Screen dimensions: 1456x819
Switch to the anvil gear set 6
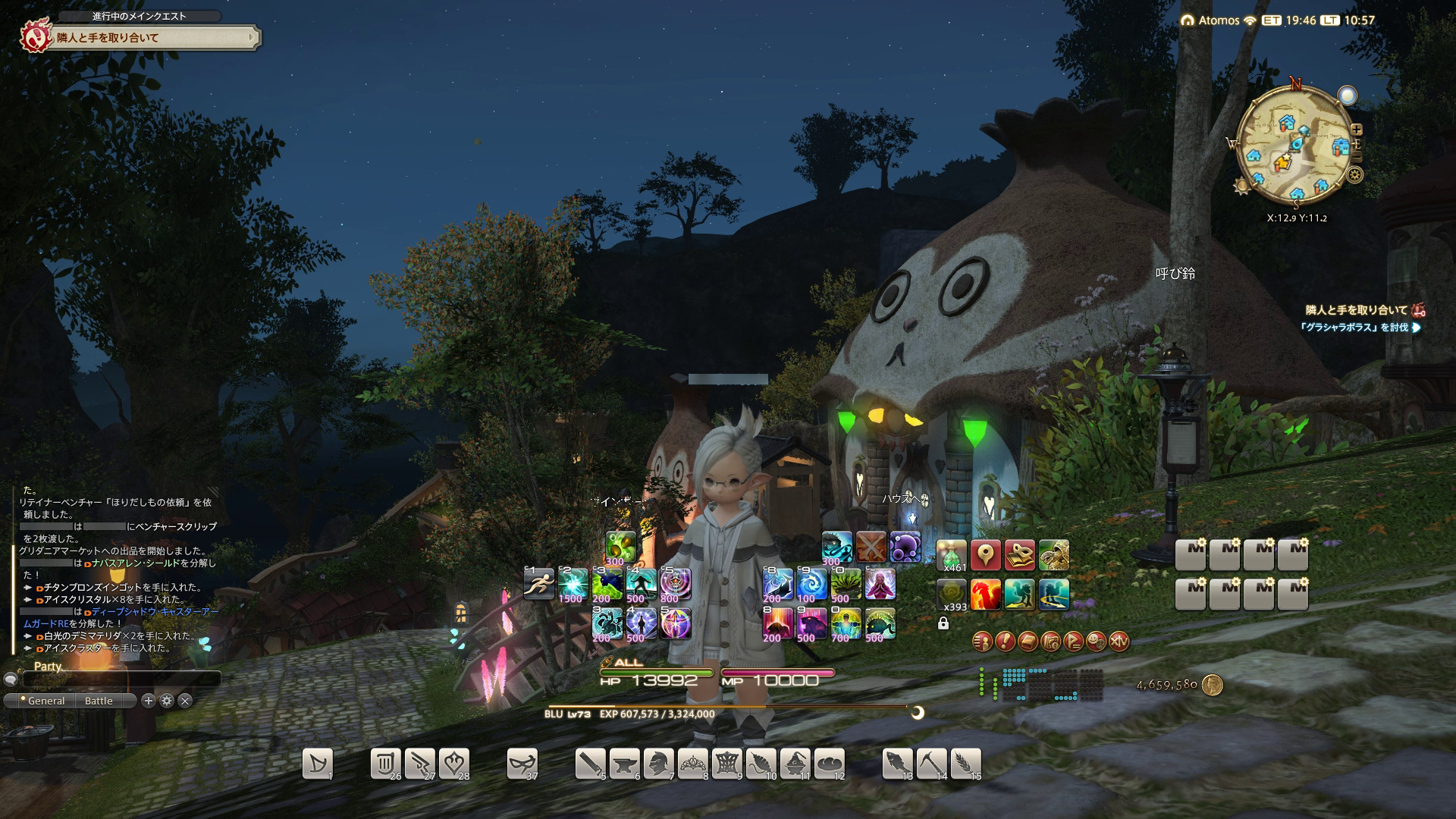[x=624, y=764]
